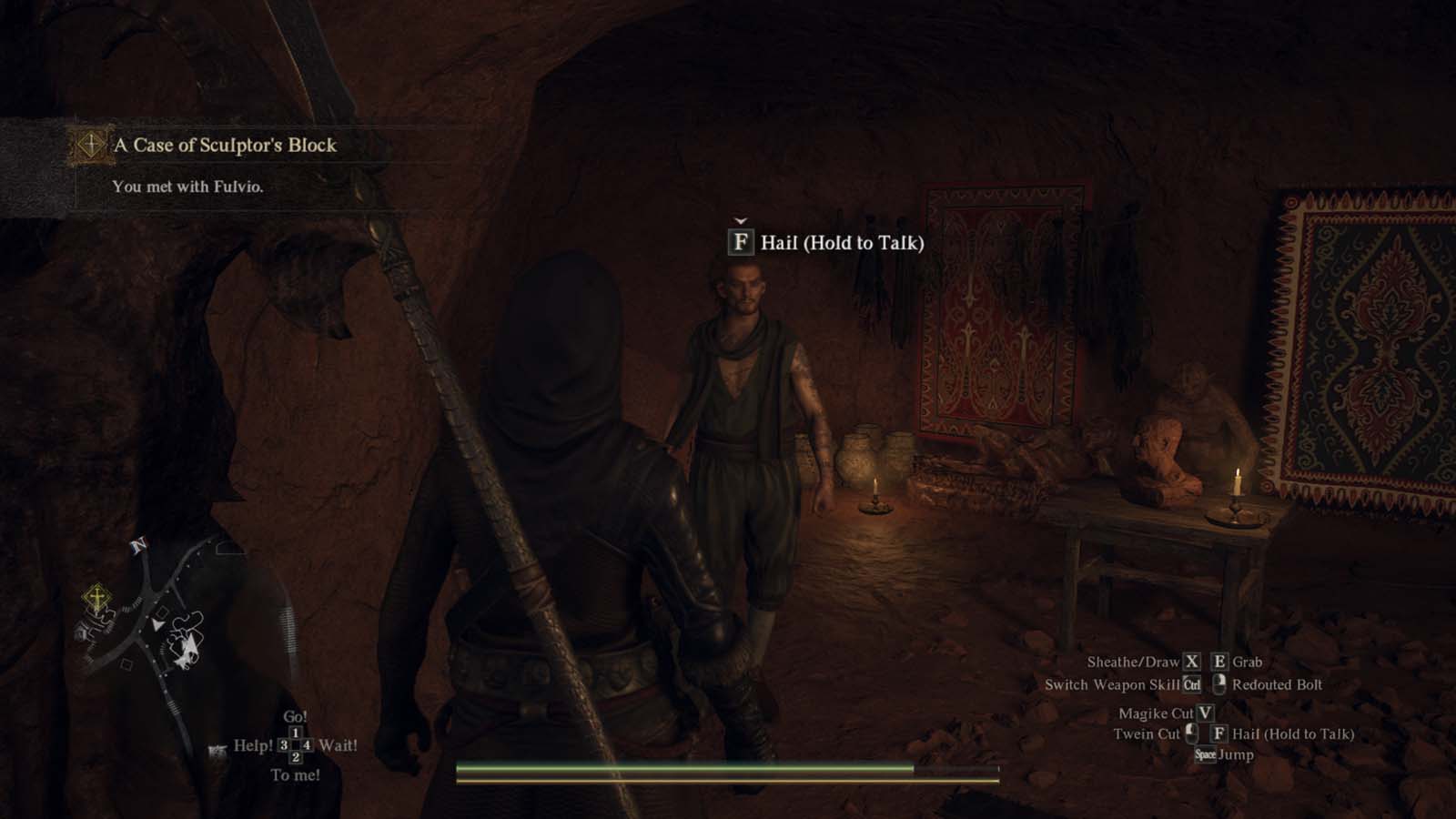Select the Ctrl icon for Switch Weapon Skill
The height and width of the screenshot is (819, 1456).
[1193, 684]
